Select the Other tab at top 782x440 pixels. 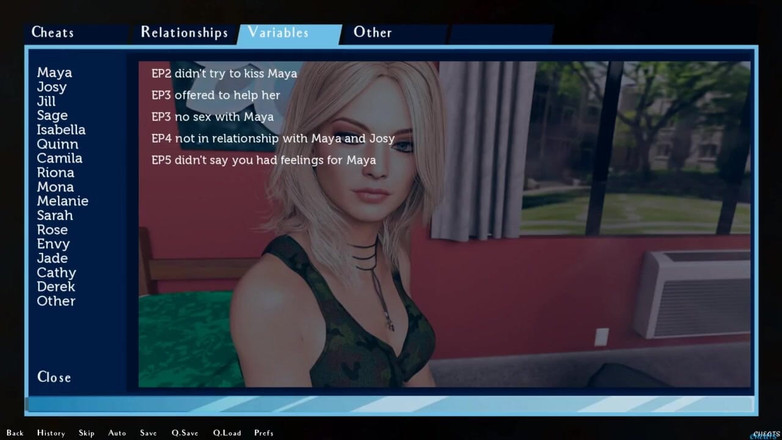click(x=372, y=32)
